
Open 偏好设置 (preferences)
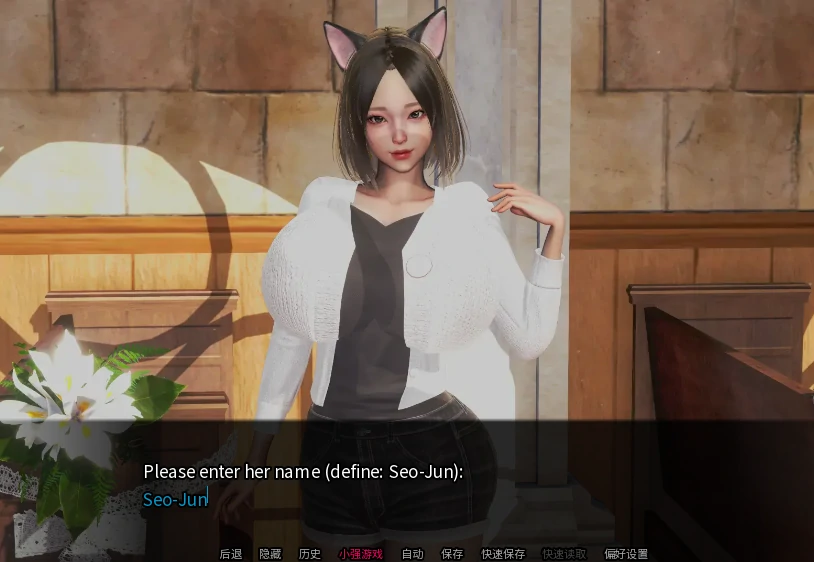(626, 554)
